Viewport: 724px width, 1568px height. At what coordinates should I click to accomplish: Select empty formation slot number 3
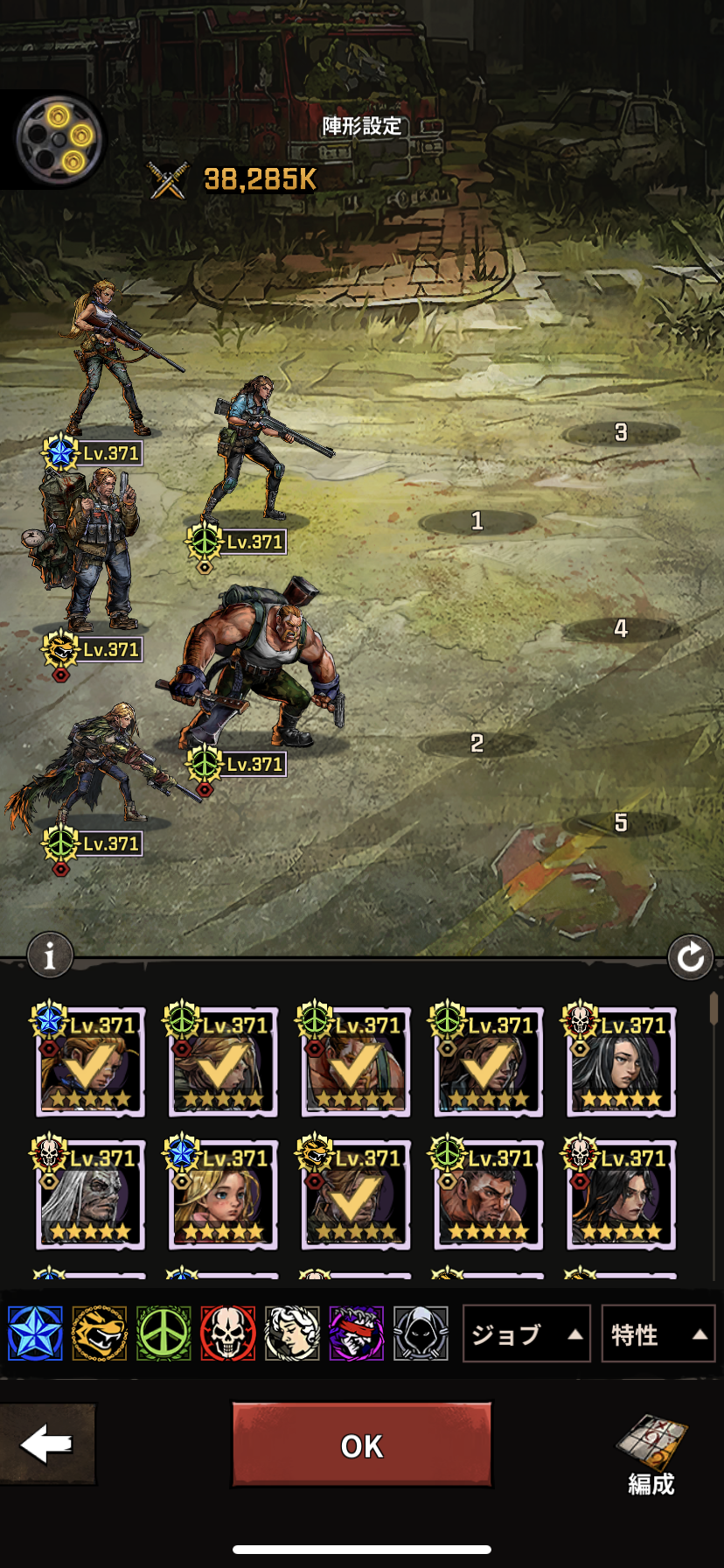point(621,432)
